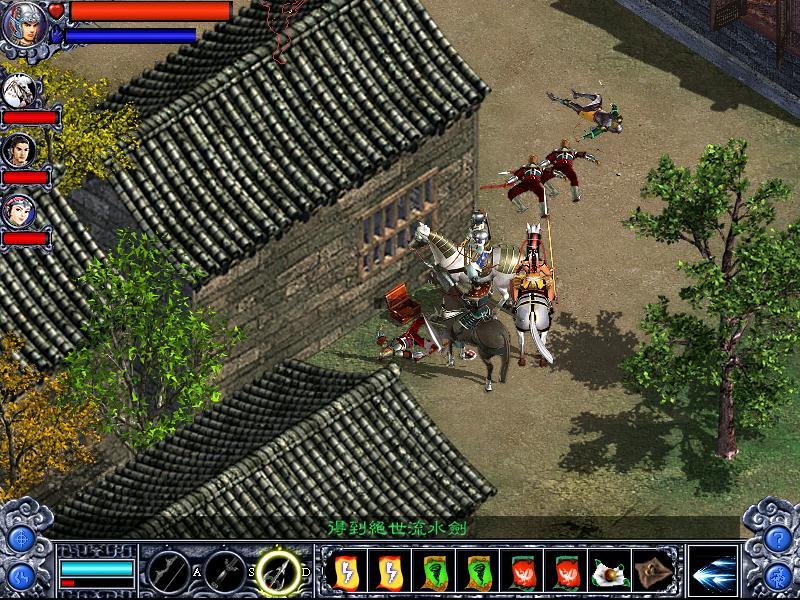Open the brown pouch item slot
This screenshot has height=600, width=800.
[654, 572]
